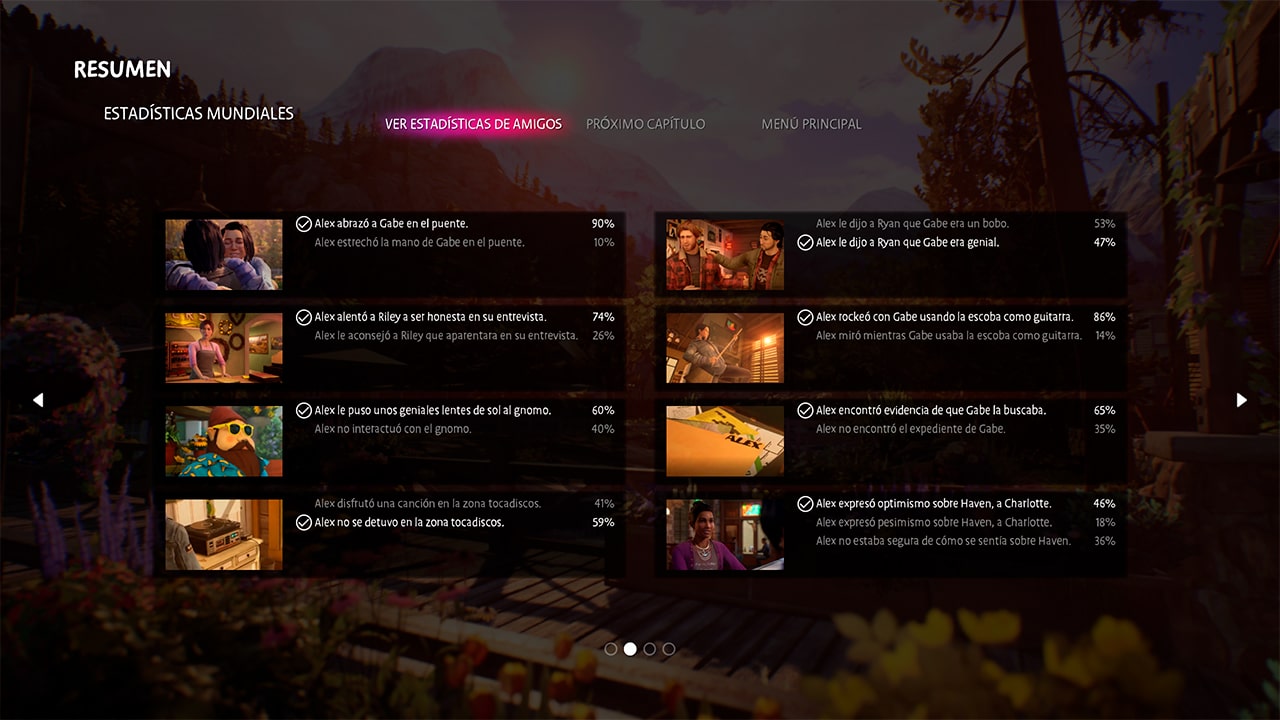Click the Ryan and Gabe thumbnail
The image size is (1280, 720).
pyautogui.click(x=725, y=255)
